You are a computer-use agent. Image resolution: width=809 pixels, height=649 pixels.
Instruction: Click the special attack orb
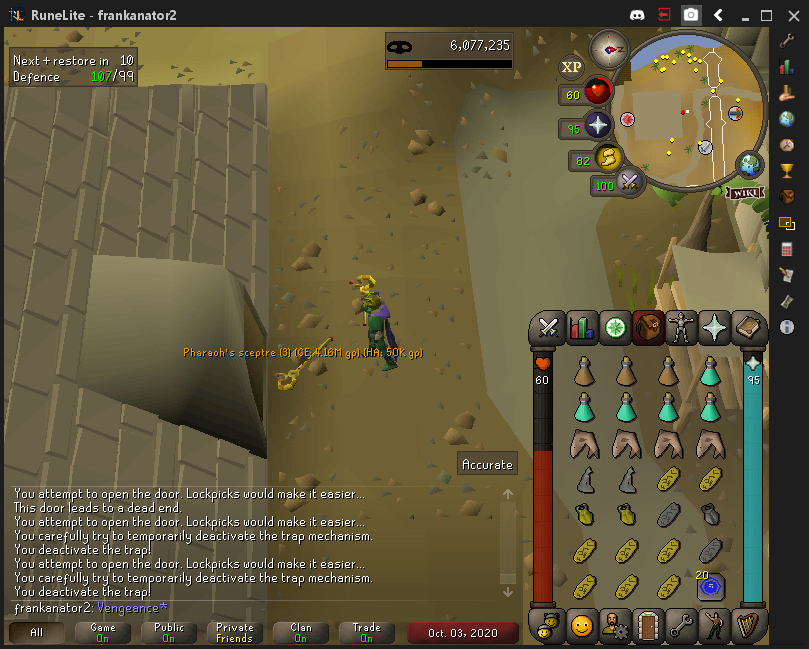click(x=630, y=181)
